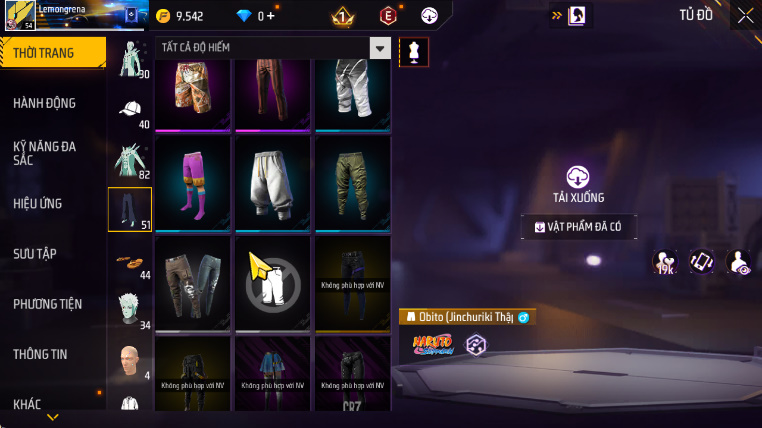Pick the olive green cargo pants
Viewport: 762px width, 428px height.
[x=351, y=183]
